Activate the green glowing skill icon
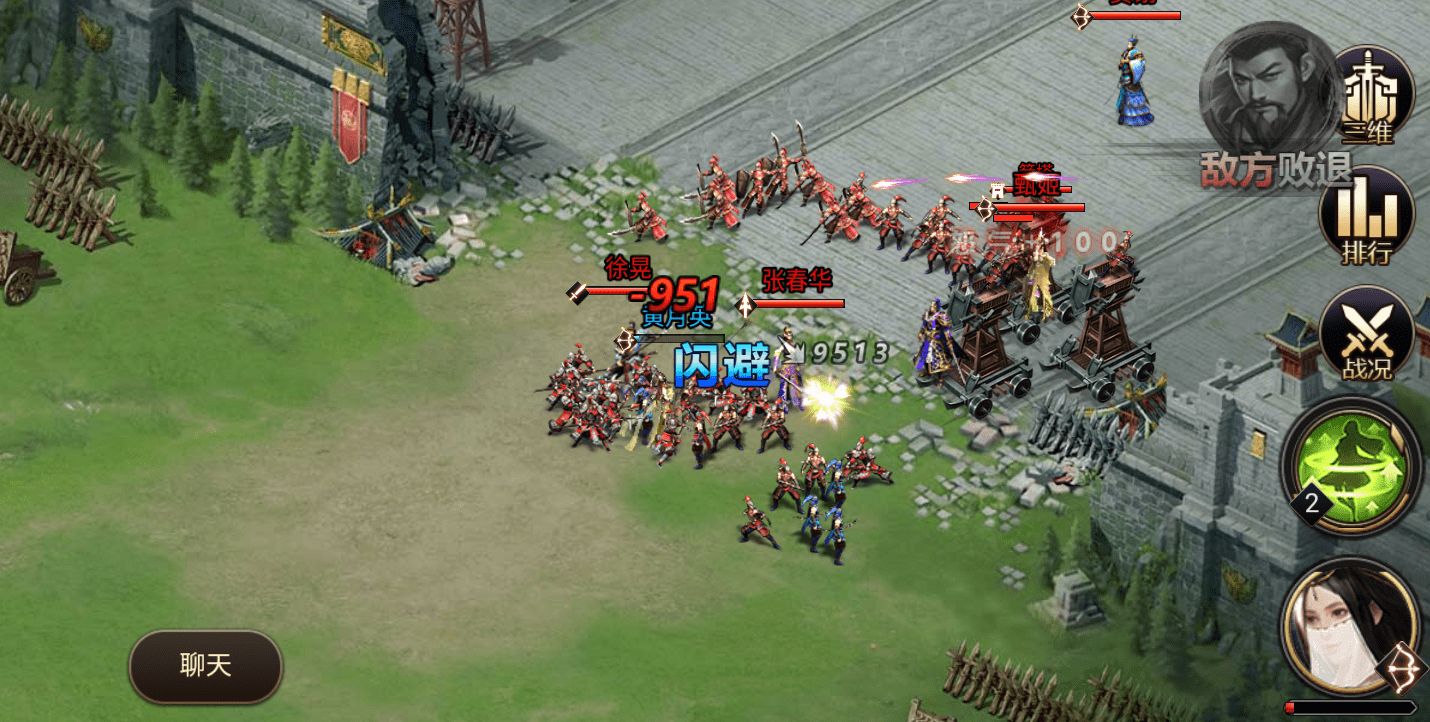The width and height of the screenshot is (1430, 722). pyautogui.click(x=1351, y=465)
